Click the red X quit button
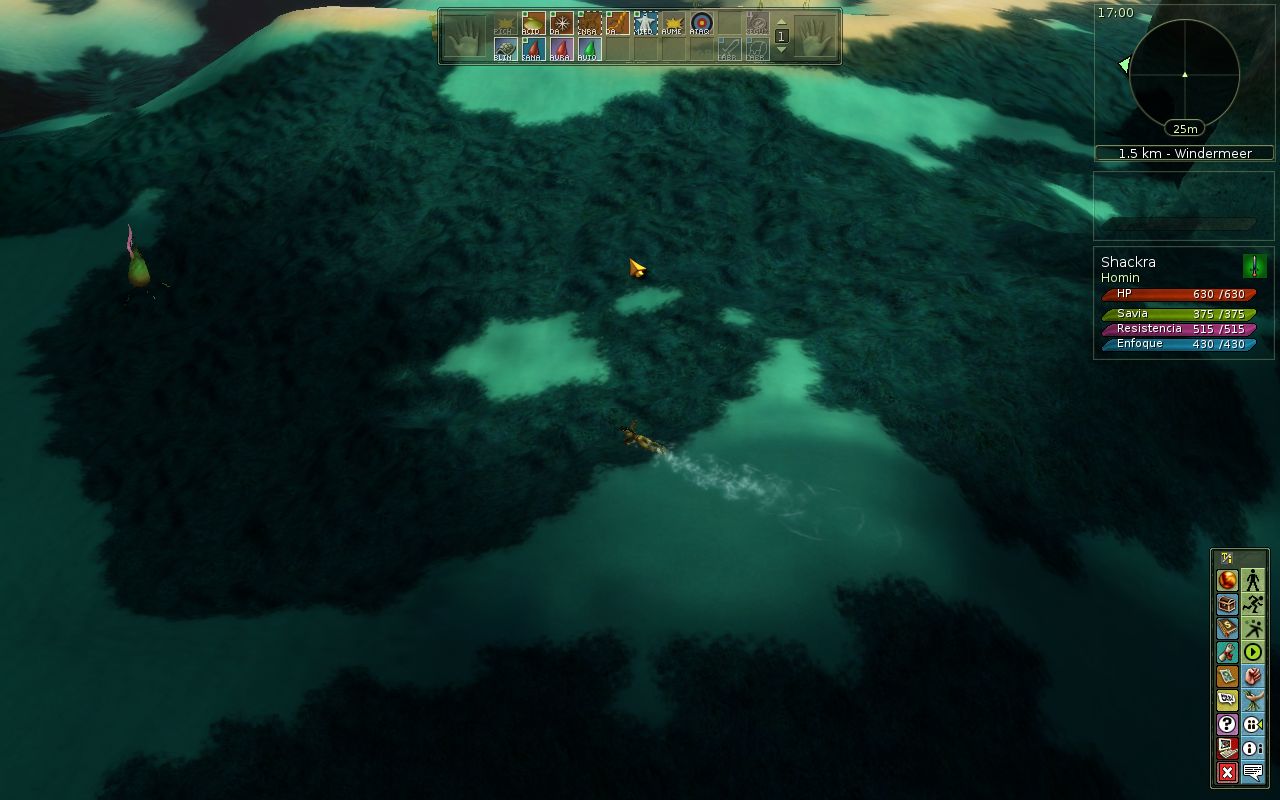 [1227, 772]
